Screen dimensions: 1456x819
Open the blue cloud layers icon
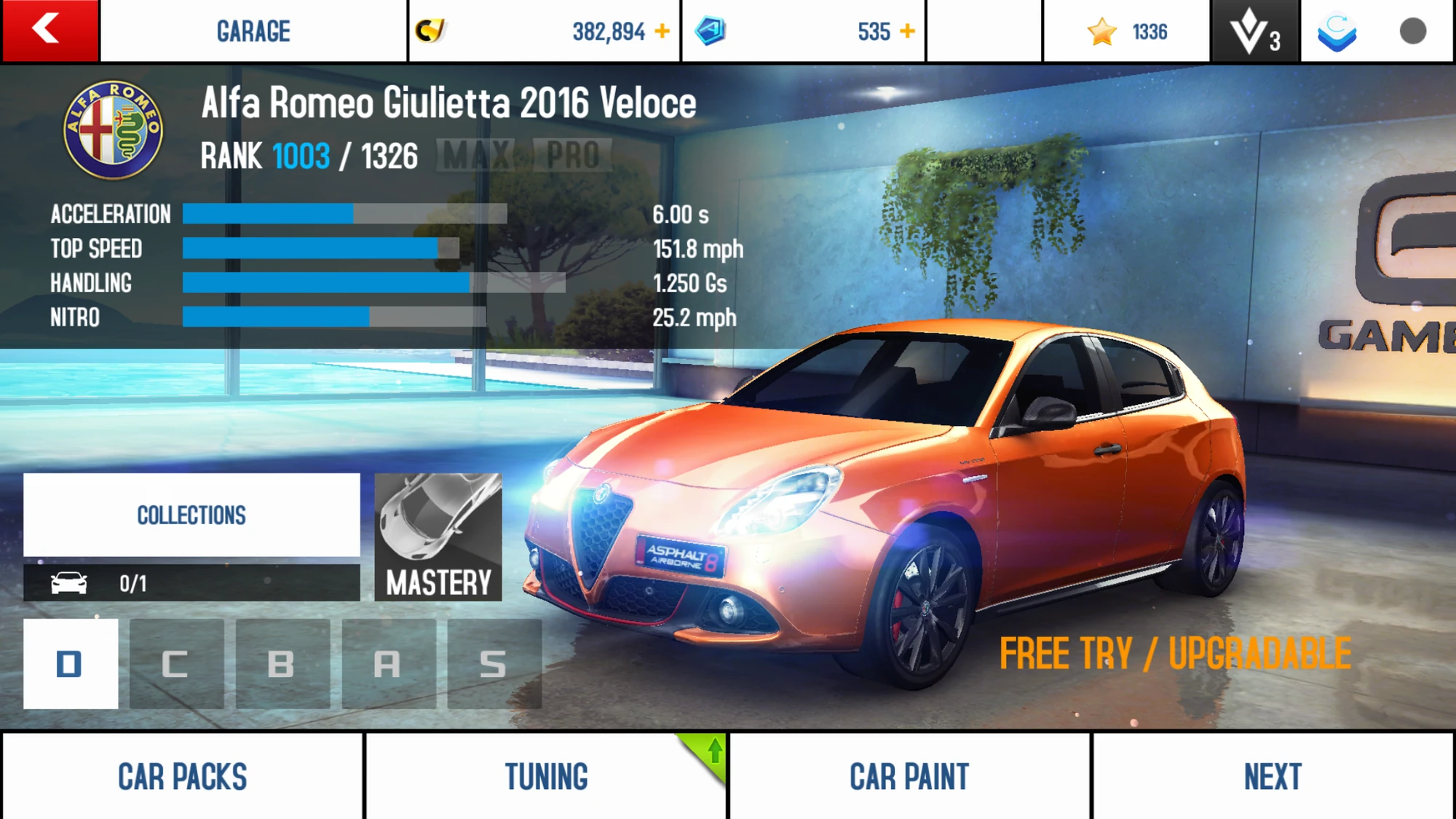(1337, 31)
